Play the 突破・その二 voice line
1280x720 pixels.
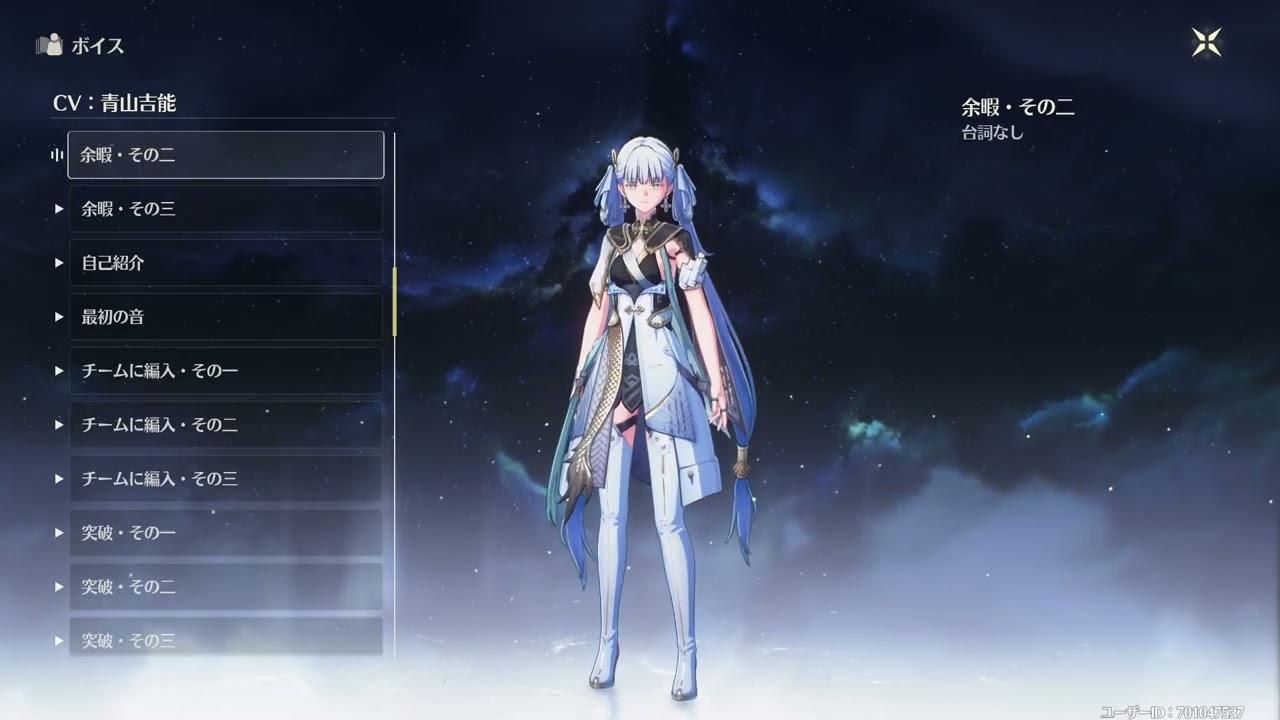tap(226, 587)
